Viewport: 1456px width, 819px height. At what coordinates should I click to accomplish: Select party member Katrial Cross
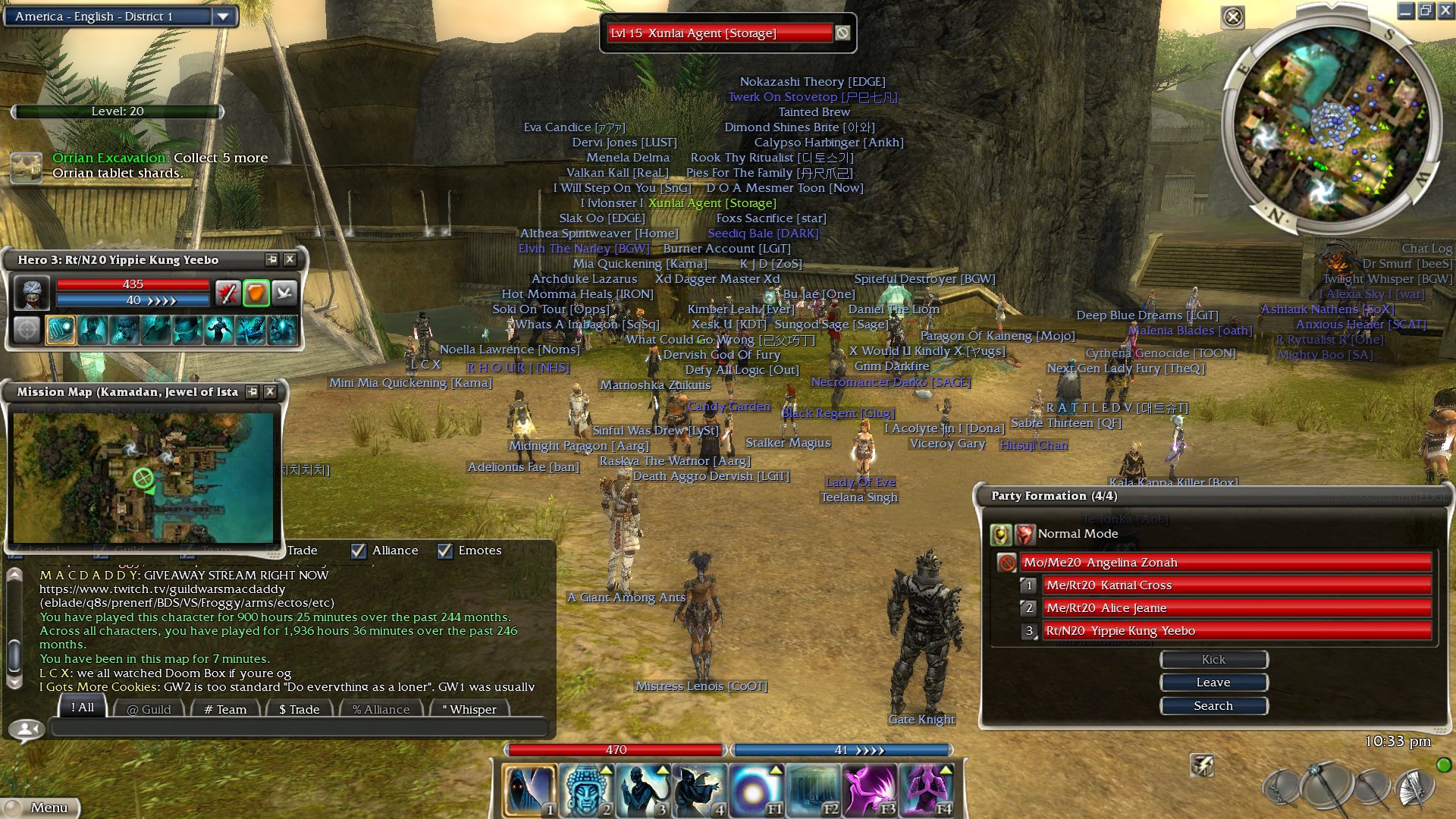tap(1236, 585)
